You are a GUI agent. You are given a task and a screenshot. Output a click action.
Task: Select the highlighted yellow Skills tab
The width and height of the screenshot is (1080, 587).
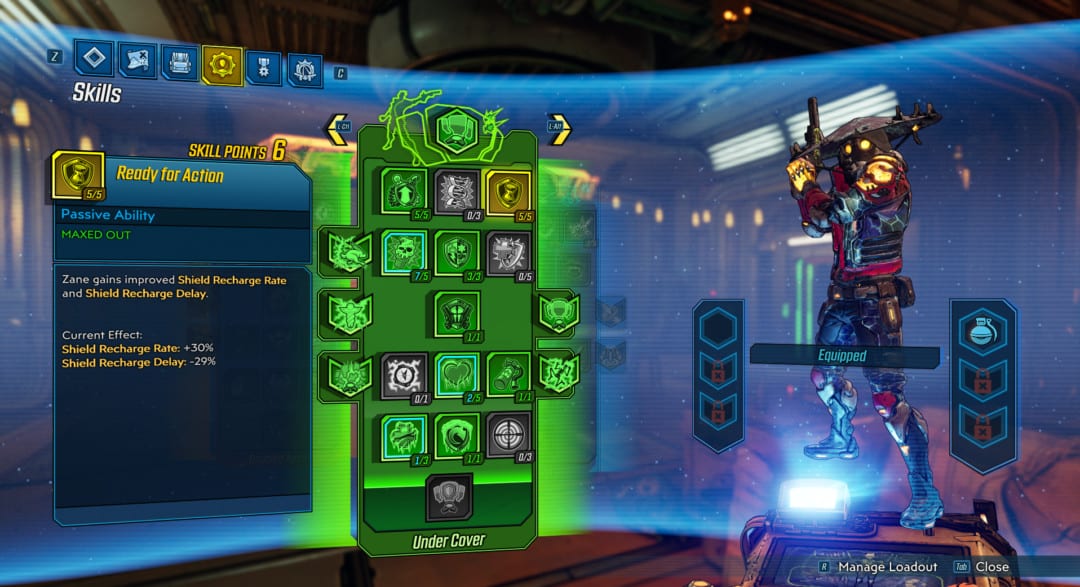pyautogui.click(x=221, y=65)
